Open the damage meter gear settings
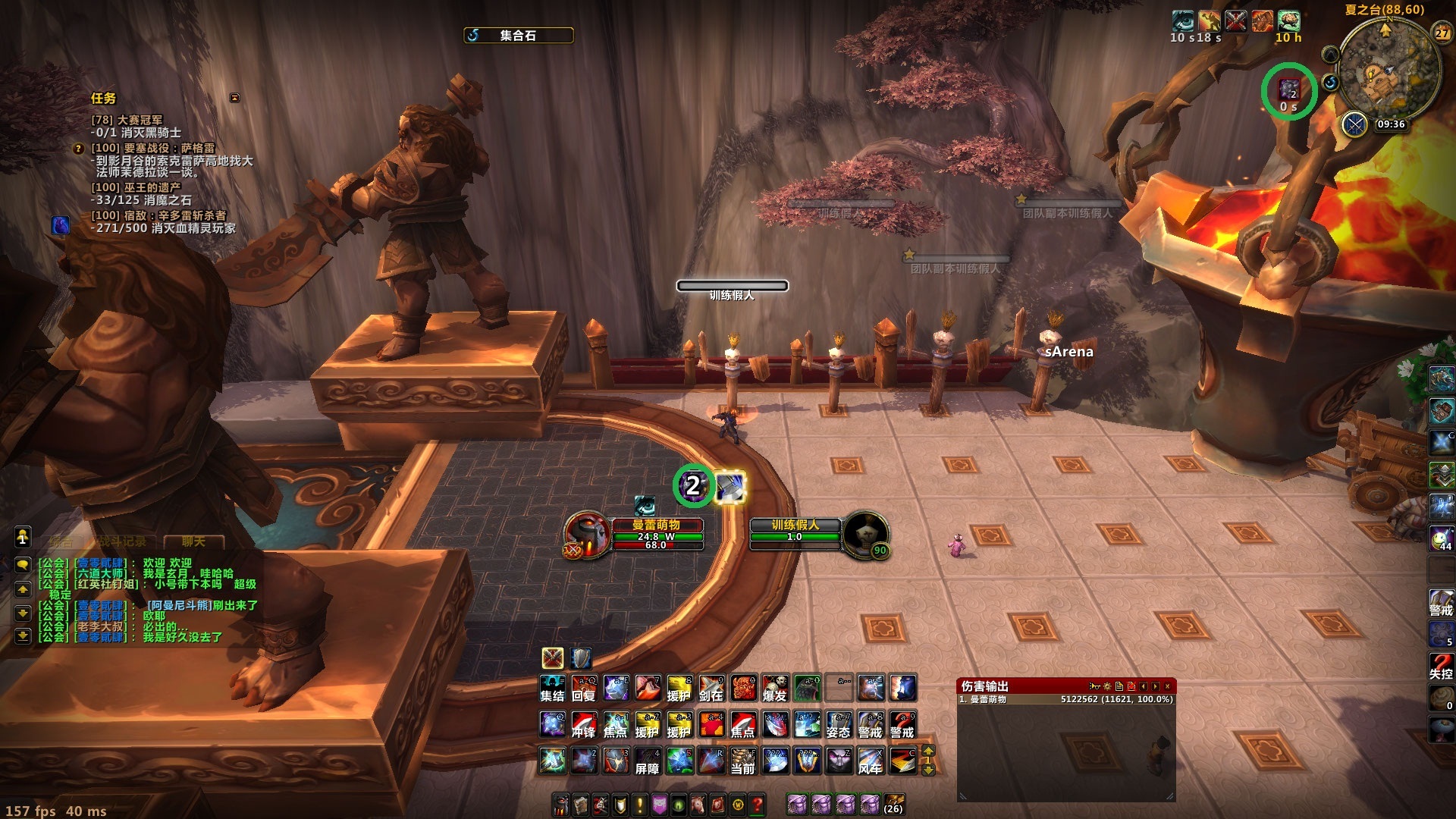This screenshot has height=819, width=1456. coord(1107,686)
